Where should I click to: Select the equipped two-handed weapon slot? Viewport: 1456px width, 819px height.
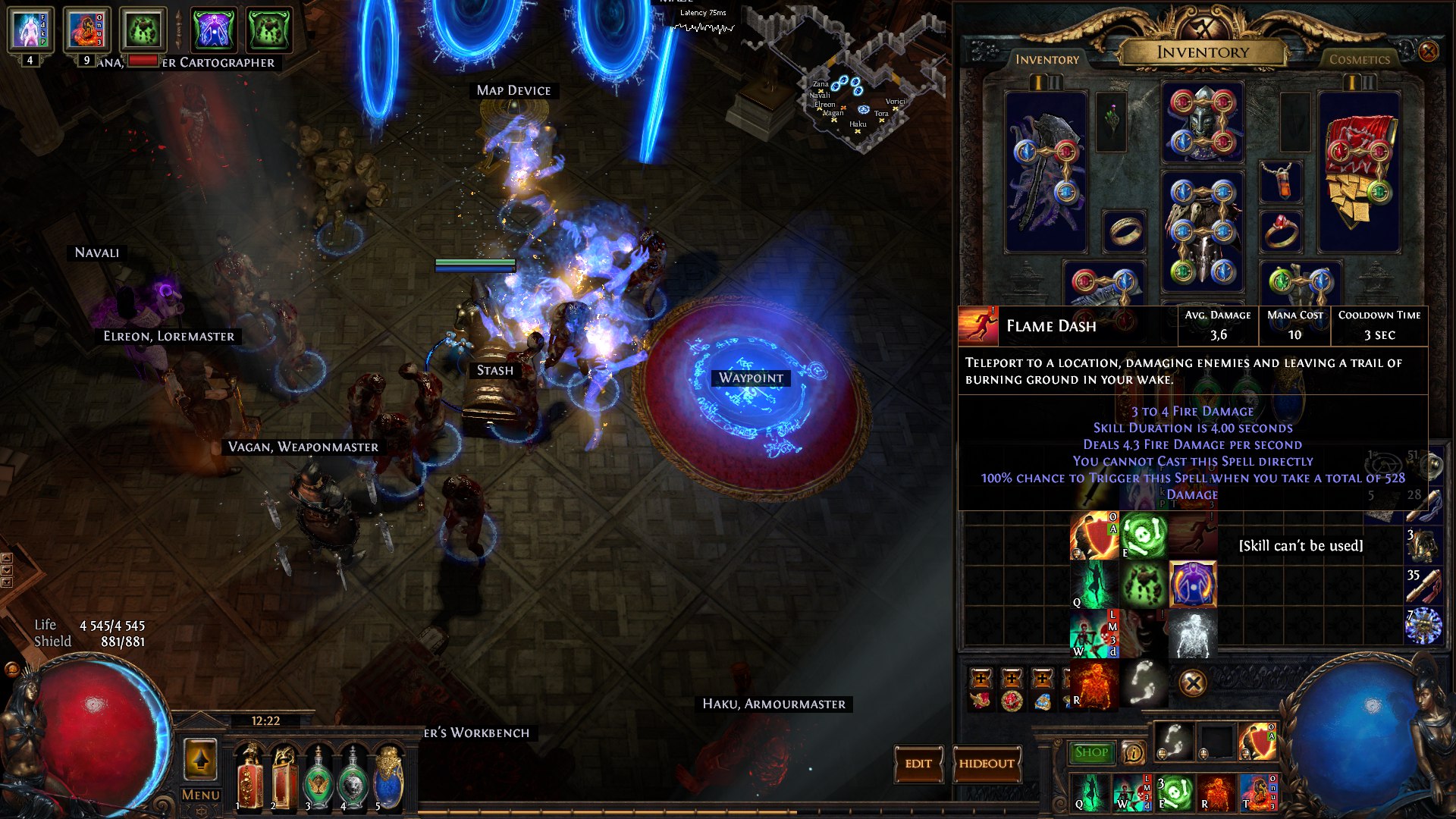pos(1045,171)
